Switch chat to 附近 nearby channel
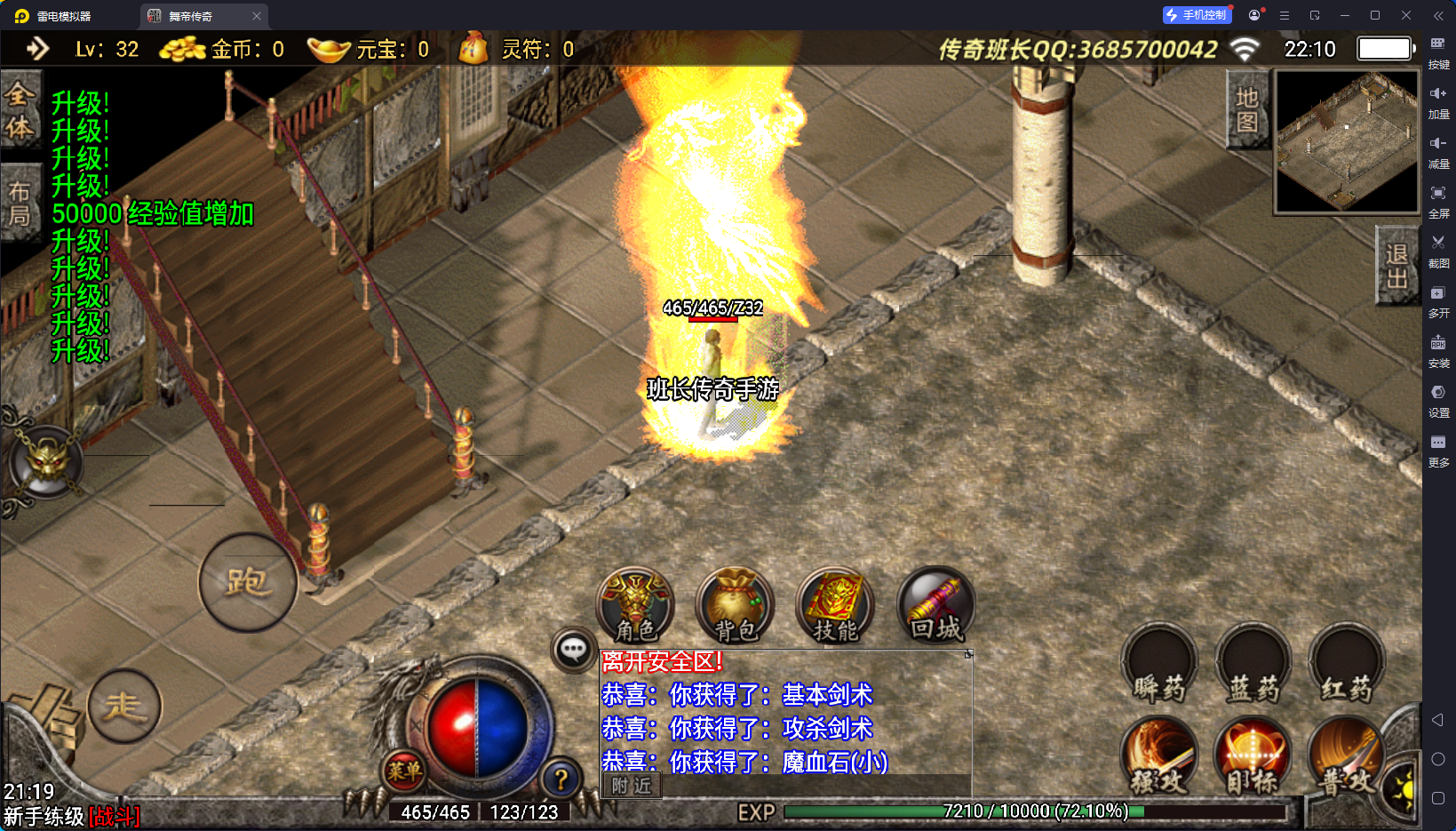 632,786
